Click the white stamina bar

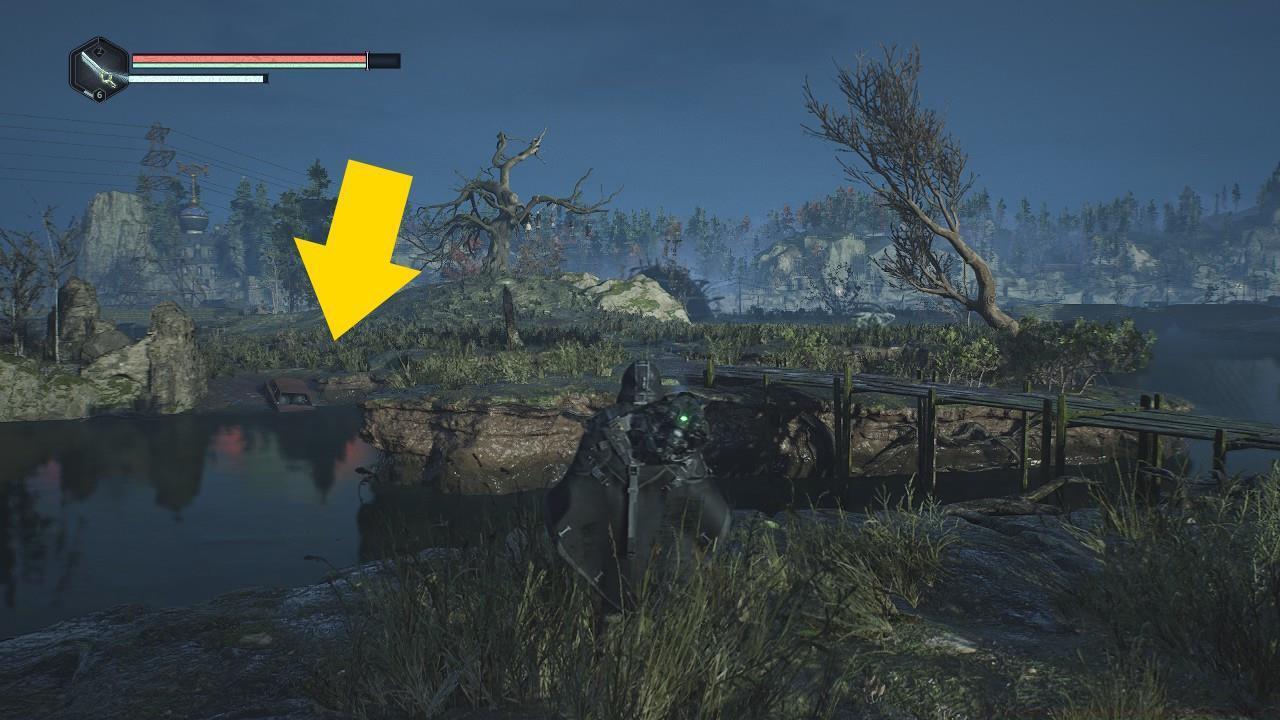pyautogui.click(x=200, y=77)
